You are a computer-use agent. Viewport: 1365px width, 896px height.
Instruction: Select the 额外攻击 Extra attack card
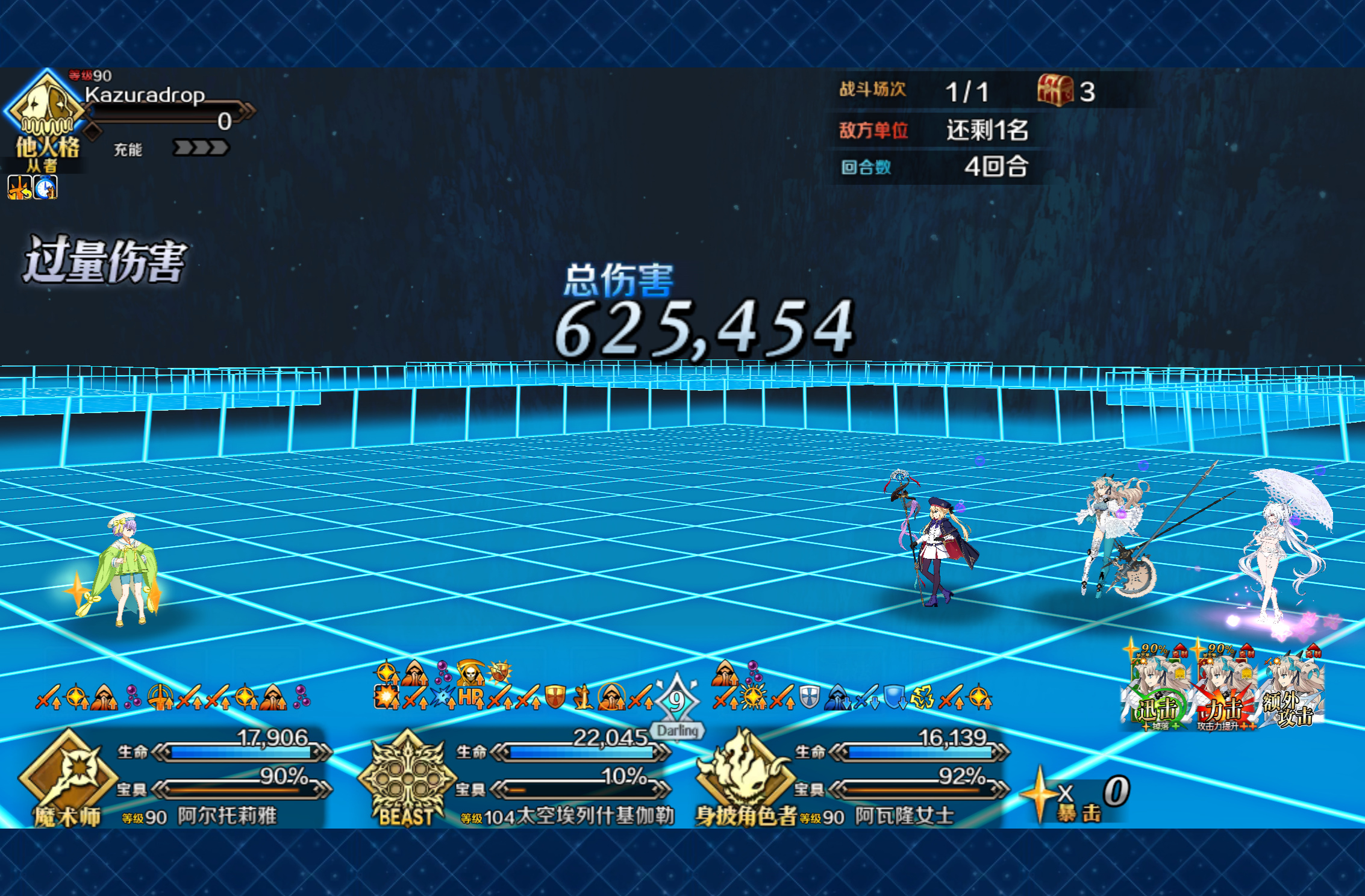tap(1292, 692)
